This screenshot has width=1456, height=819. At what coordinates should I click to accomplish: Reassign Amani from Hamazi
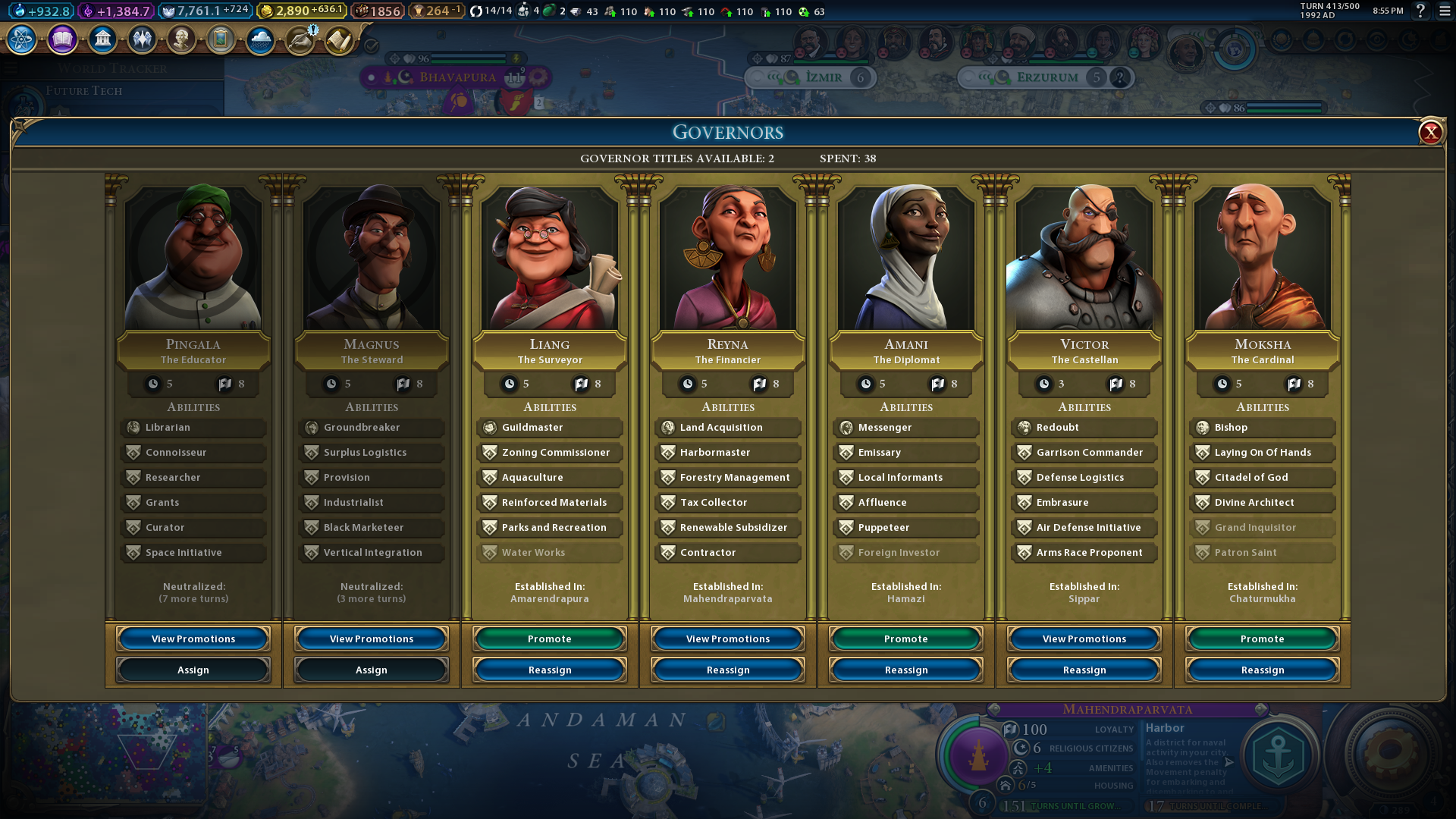pos(905,670)
